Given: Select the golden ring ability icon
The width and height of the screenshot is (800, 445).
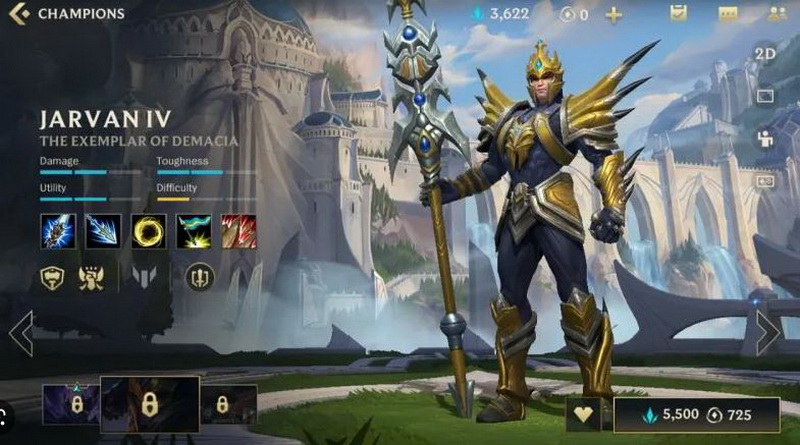Looking at the screenshot, I should point(149,231).
